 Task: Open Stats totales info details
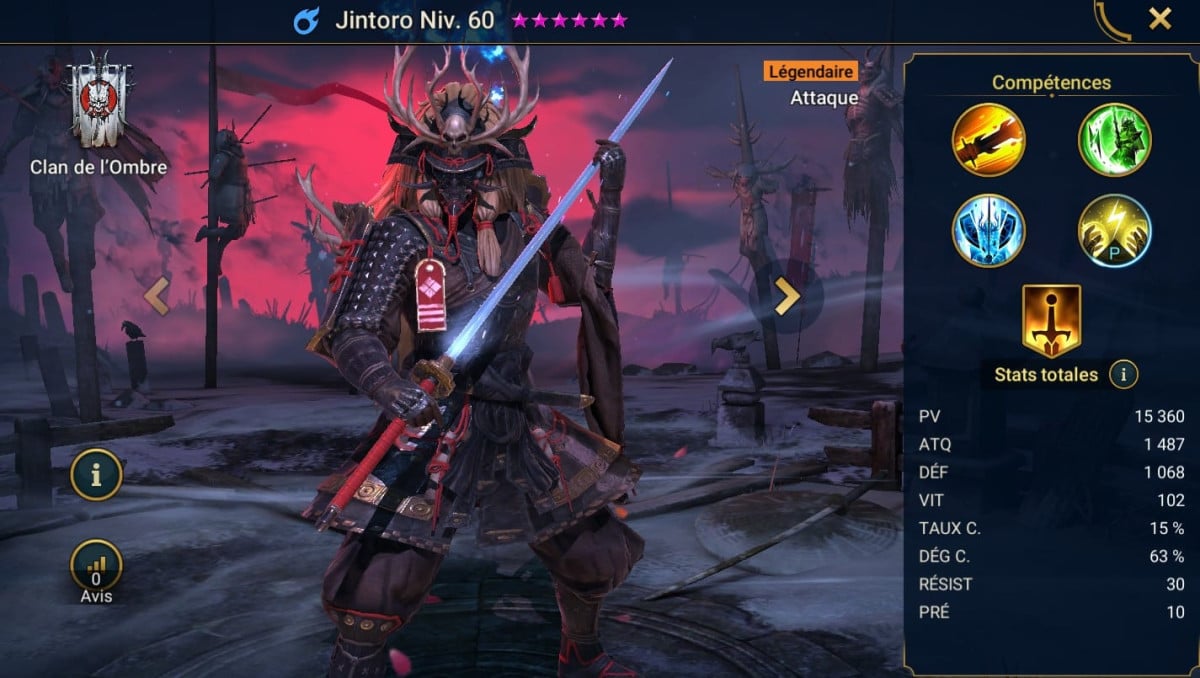pos(1124,375)
